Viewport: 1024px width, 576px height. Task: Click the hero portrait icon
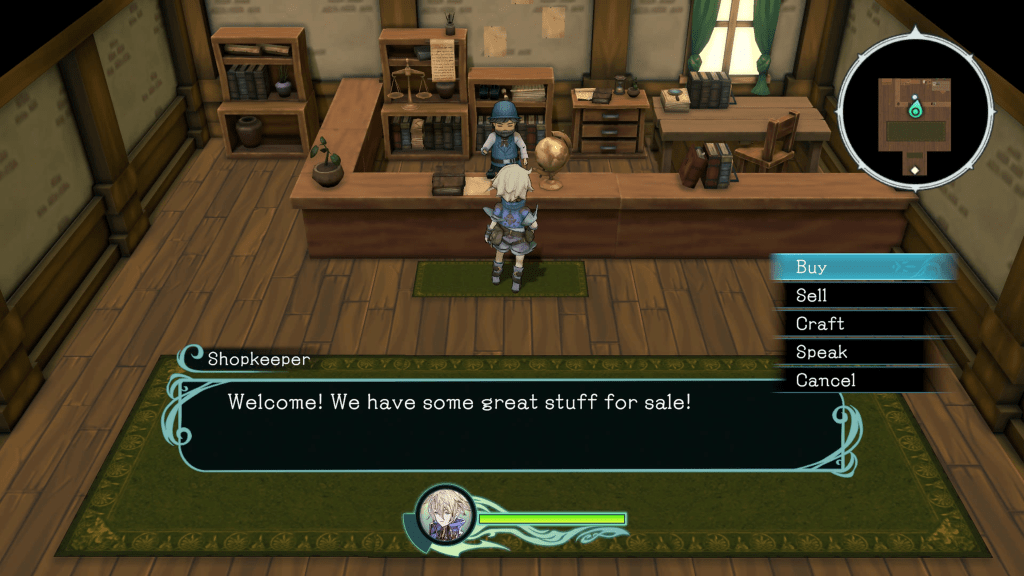[443, 516]
